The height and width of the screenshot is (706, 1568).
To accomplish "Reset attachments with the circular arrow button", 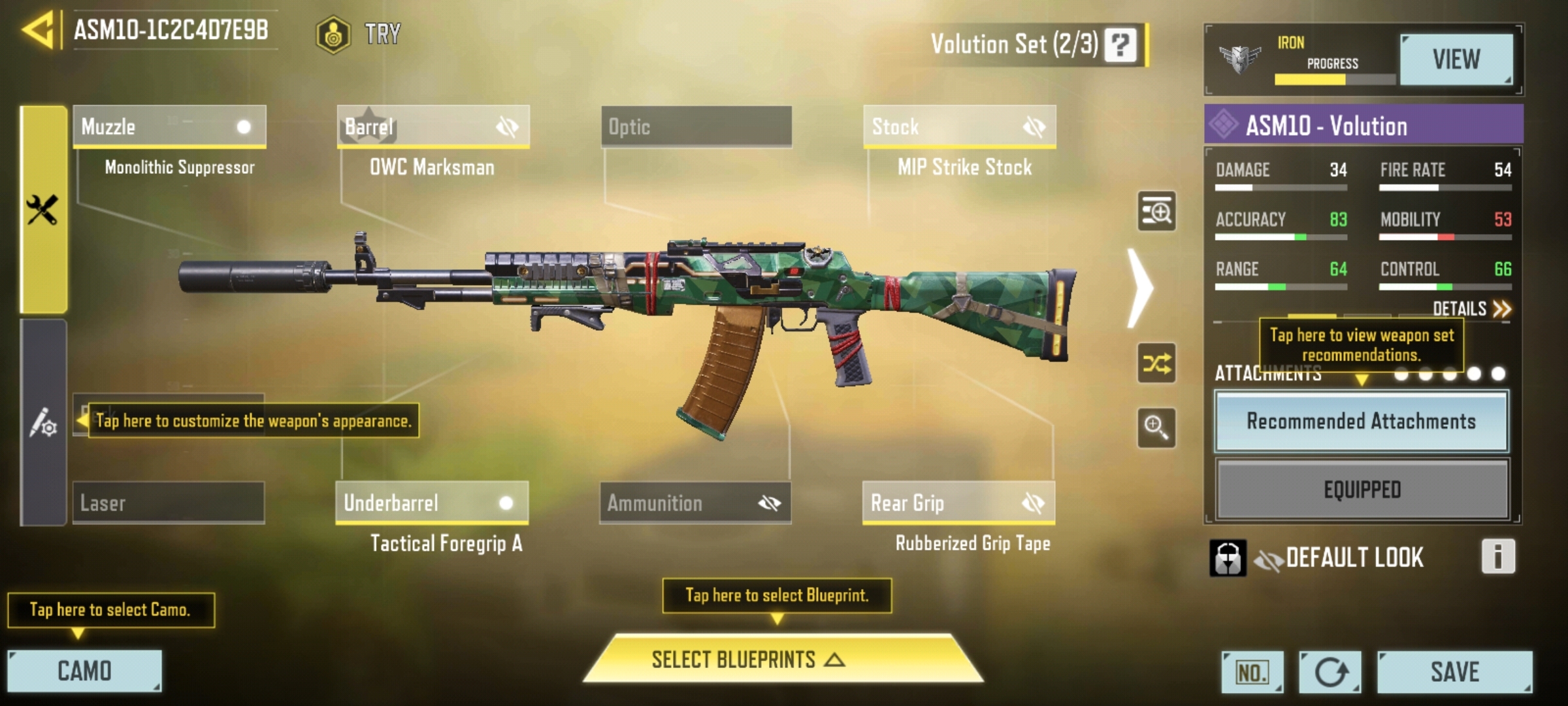I will click(x=1330, y=671).
